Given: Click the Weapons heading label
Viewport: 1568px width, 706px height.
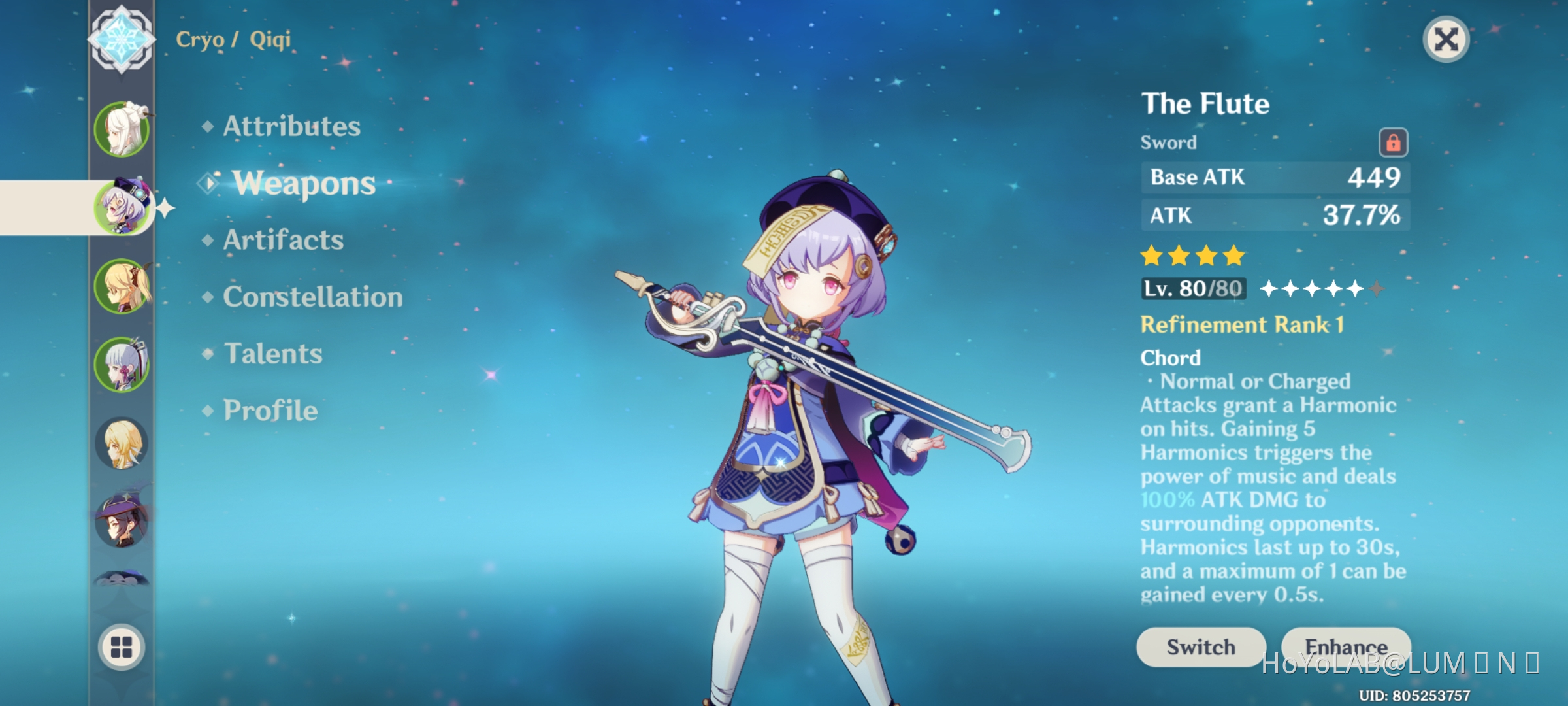Looking at the screenshot, I should [x=304, y=184].
